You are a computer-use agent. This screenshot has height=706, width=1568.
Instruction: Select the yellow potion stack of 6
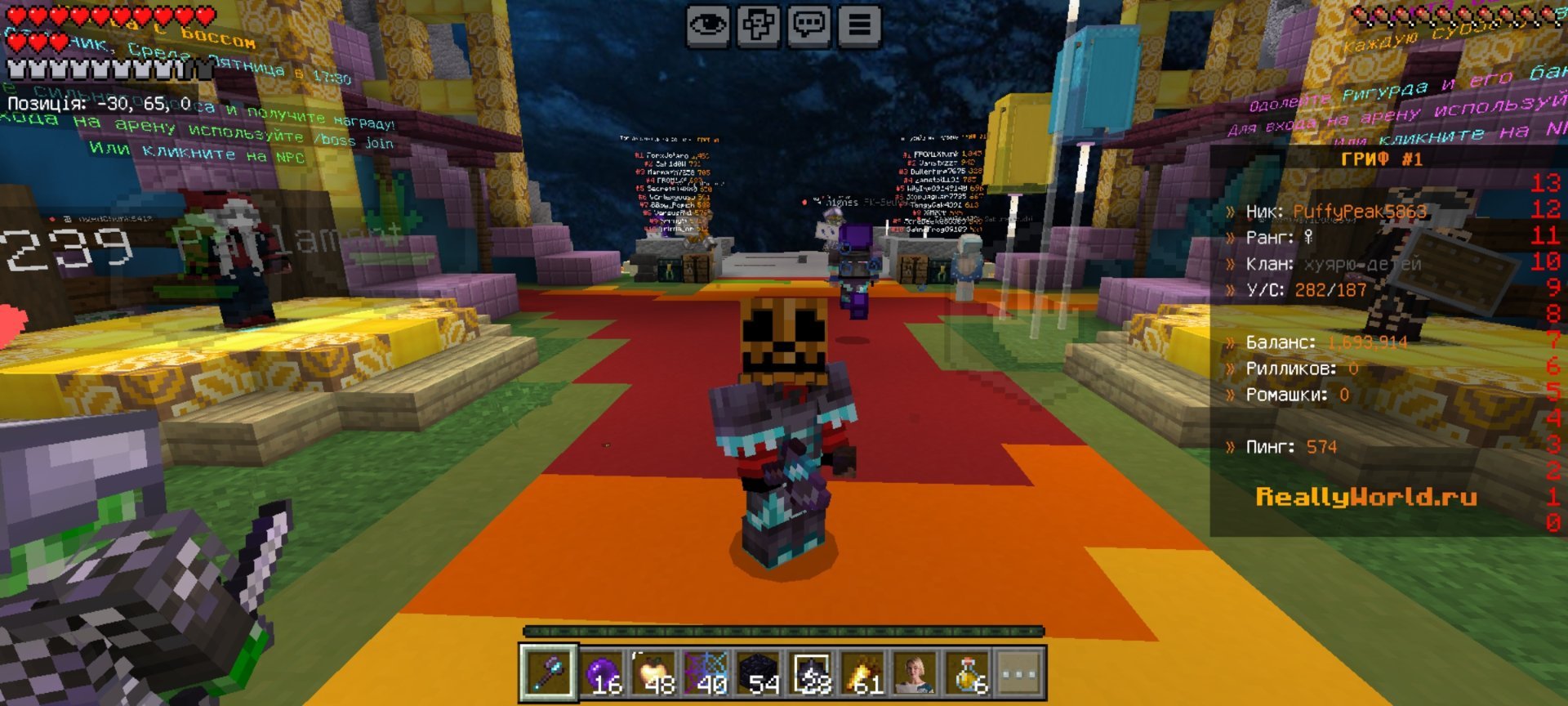coord(969,674)
